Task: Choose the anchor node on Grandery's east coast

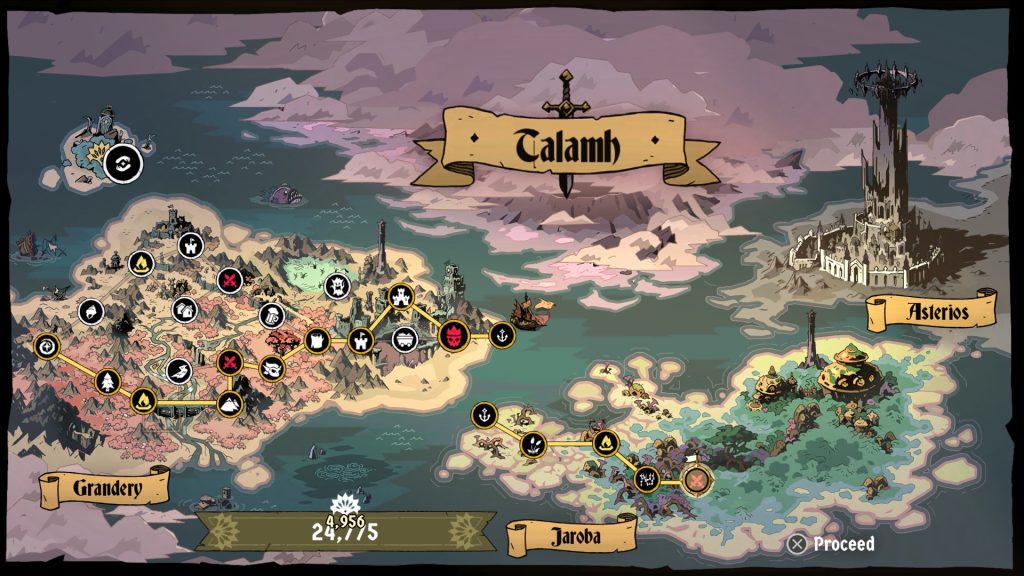Action: 503,335
